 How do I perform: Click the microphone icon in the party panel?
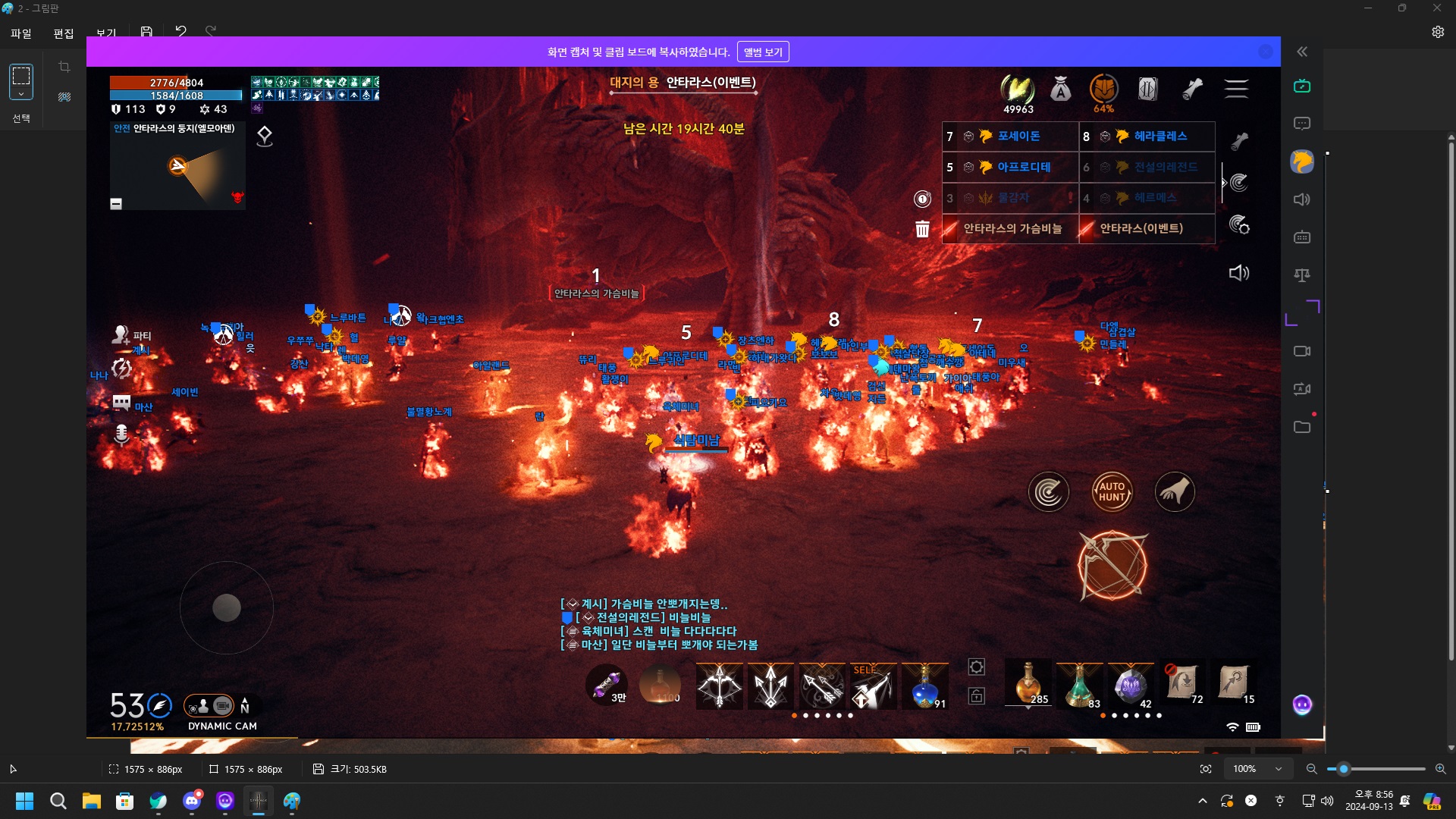click(x=121, y=435)
